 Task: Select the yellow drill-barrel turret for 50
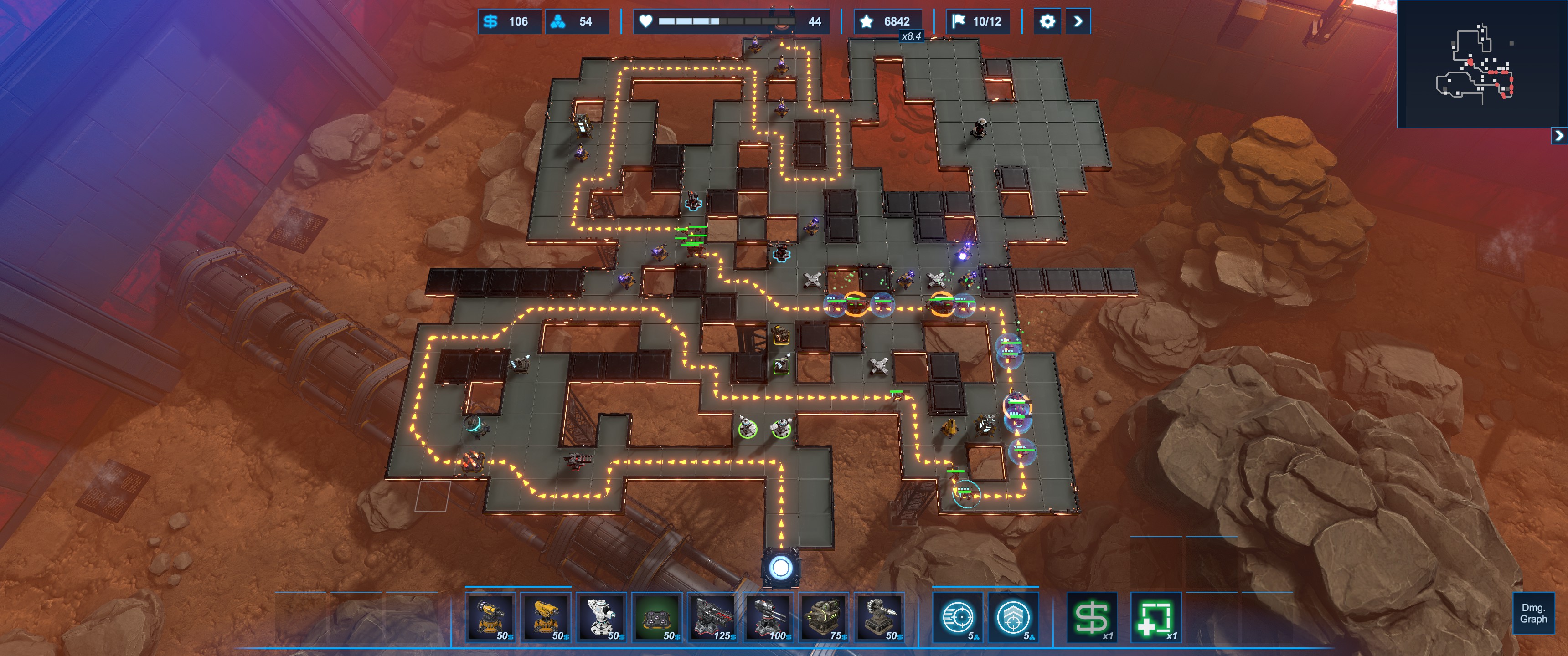pos(490,617)
